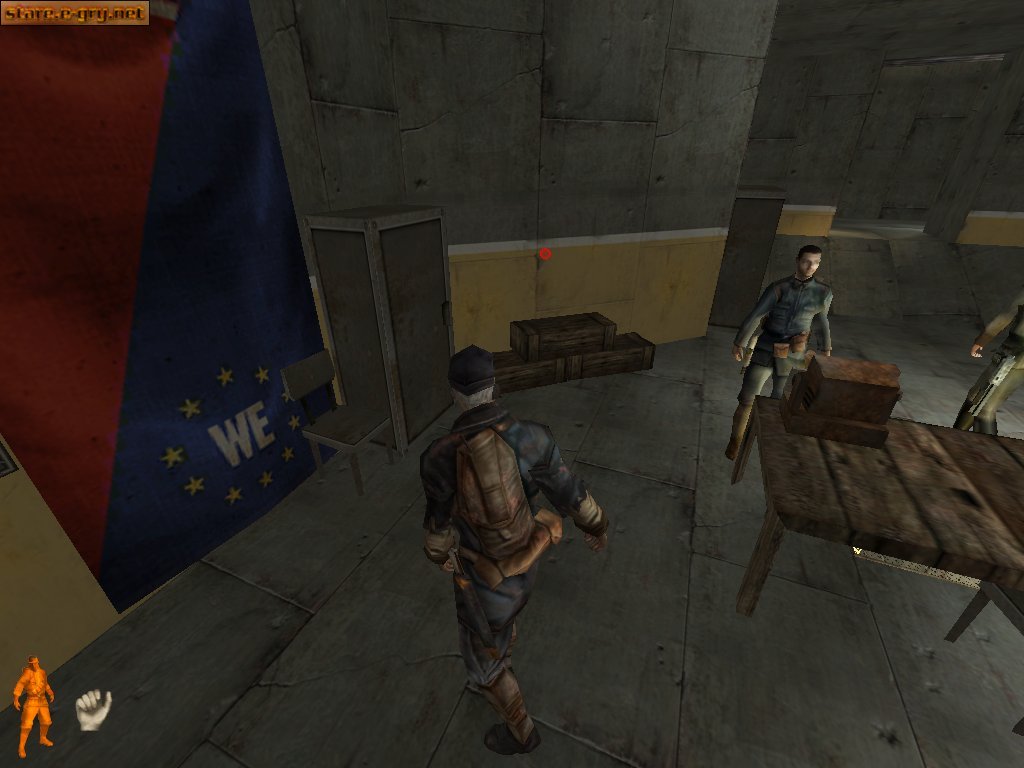Click the orange soldier stance icon

pyautogui.click(x=33, y=699)
